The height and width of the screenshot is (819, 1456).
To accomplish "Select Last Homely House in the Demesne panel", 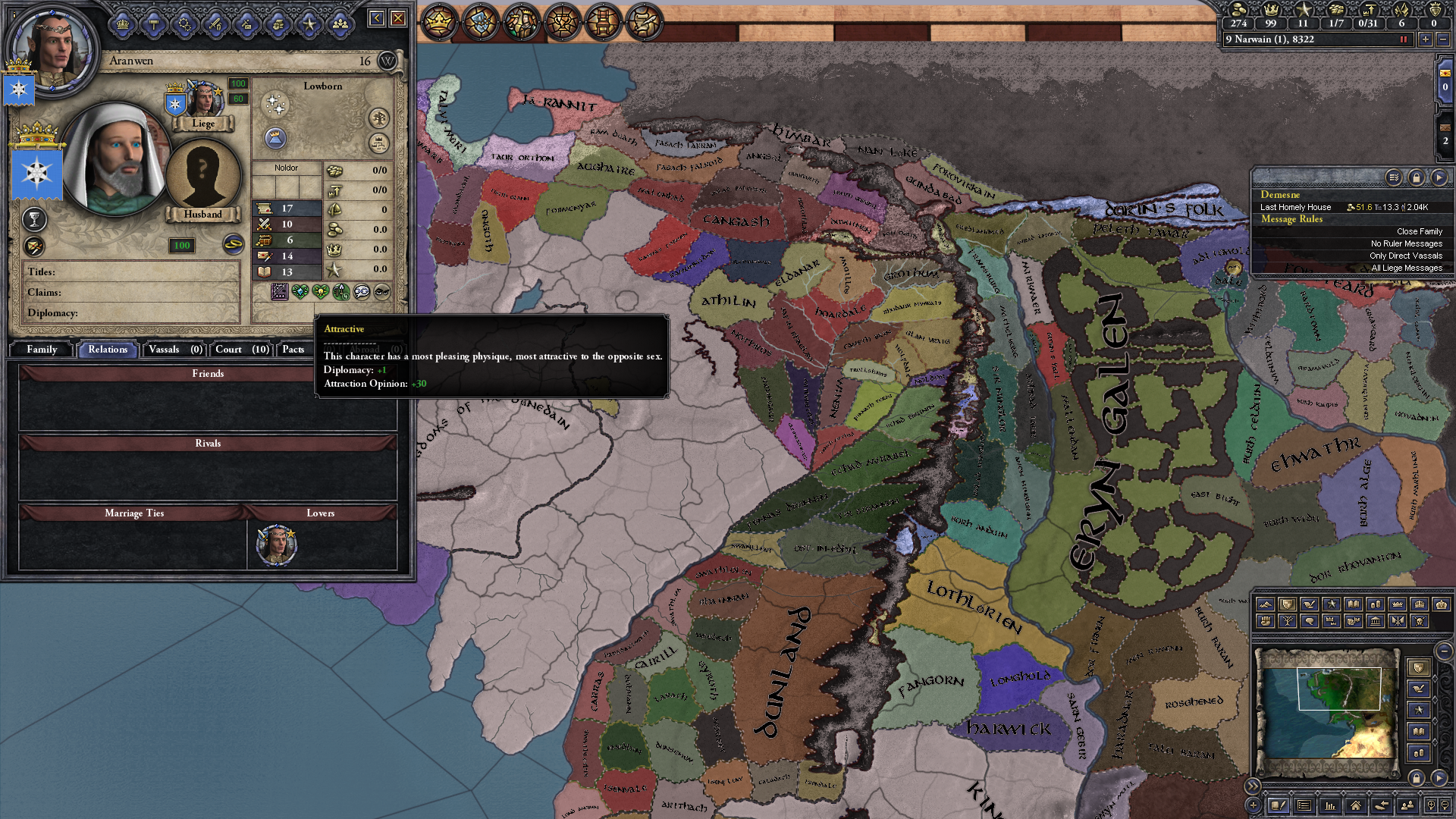I will [x=1297, y=206].
